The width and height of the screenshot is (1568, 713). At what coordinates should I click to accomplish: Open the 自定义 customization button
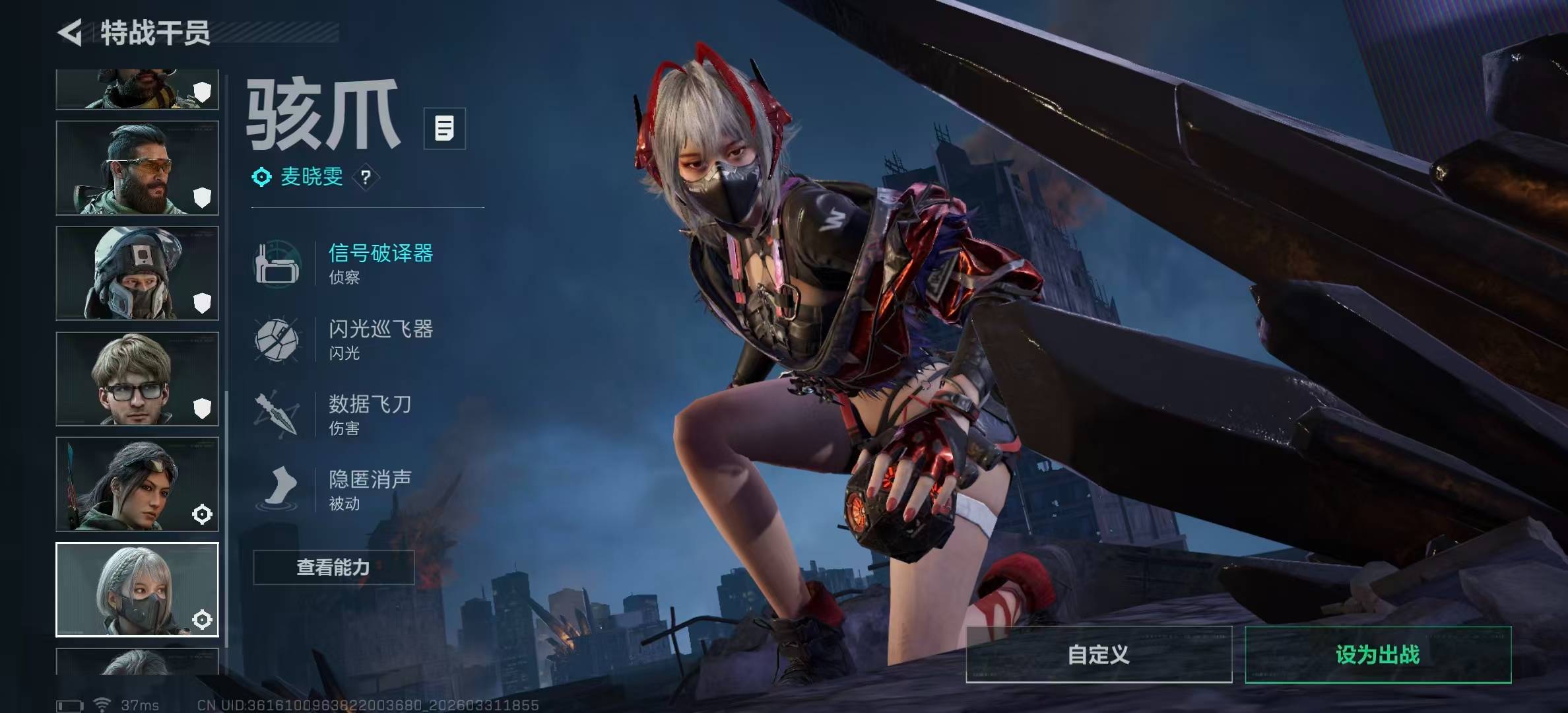(1098, 654)
